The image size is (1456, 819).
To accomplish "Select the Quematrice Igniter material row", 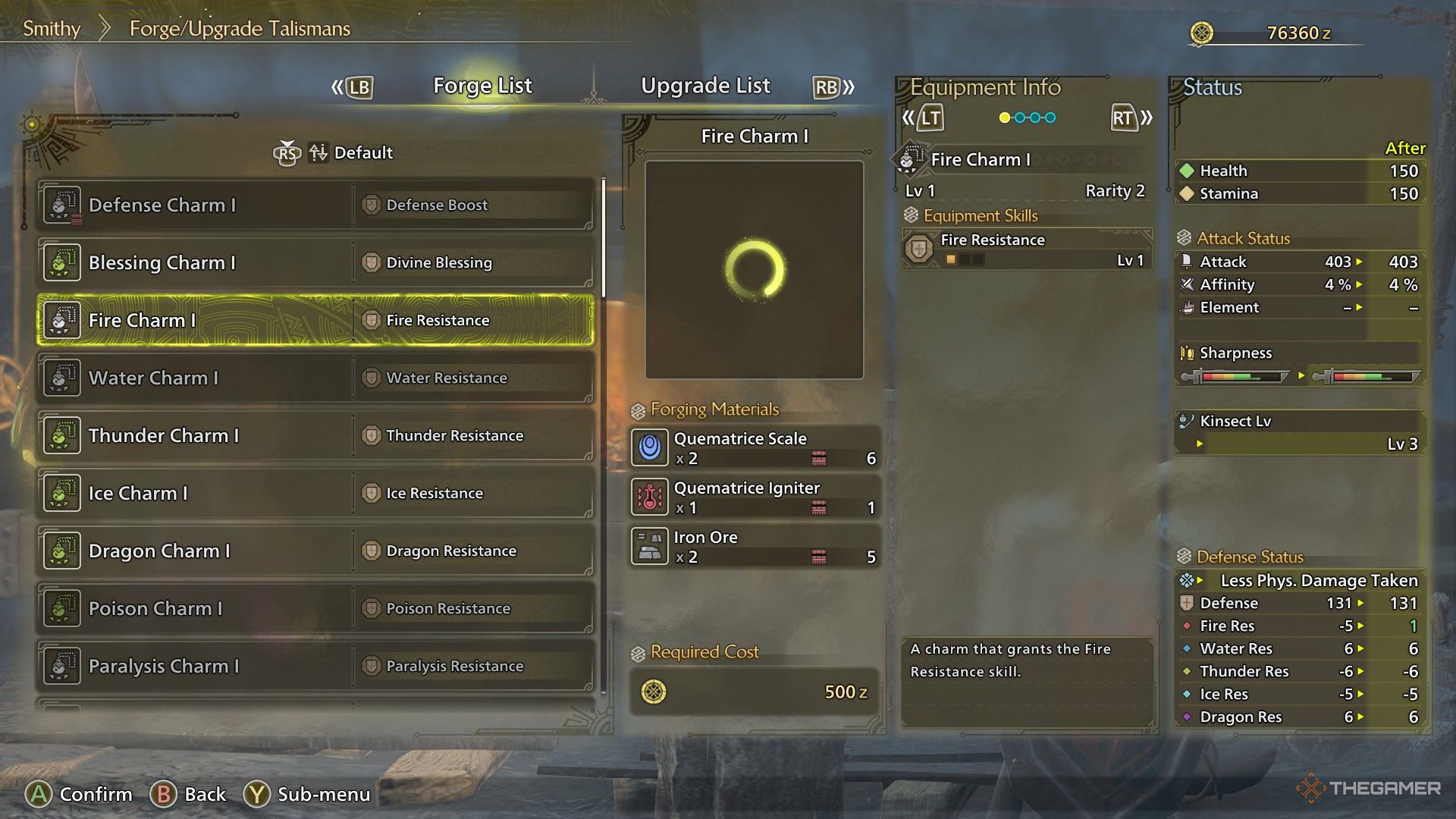I will 755,497.
